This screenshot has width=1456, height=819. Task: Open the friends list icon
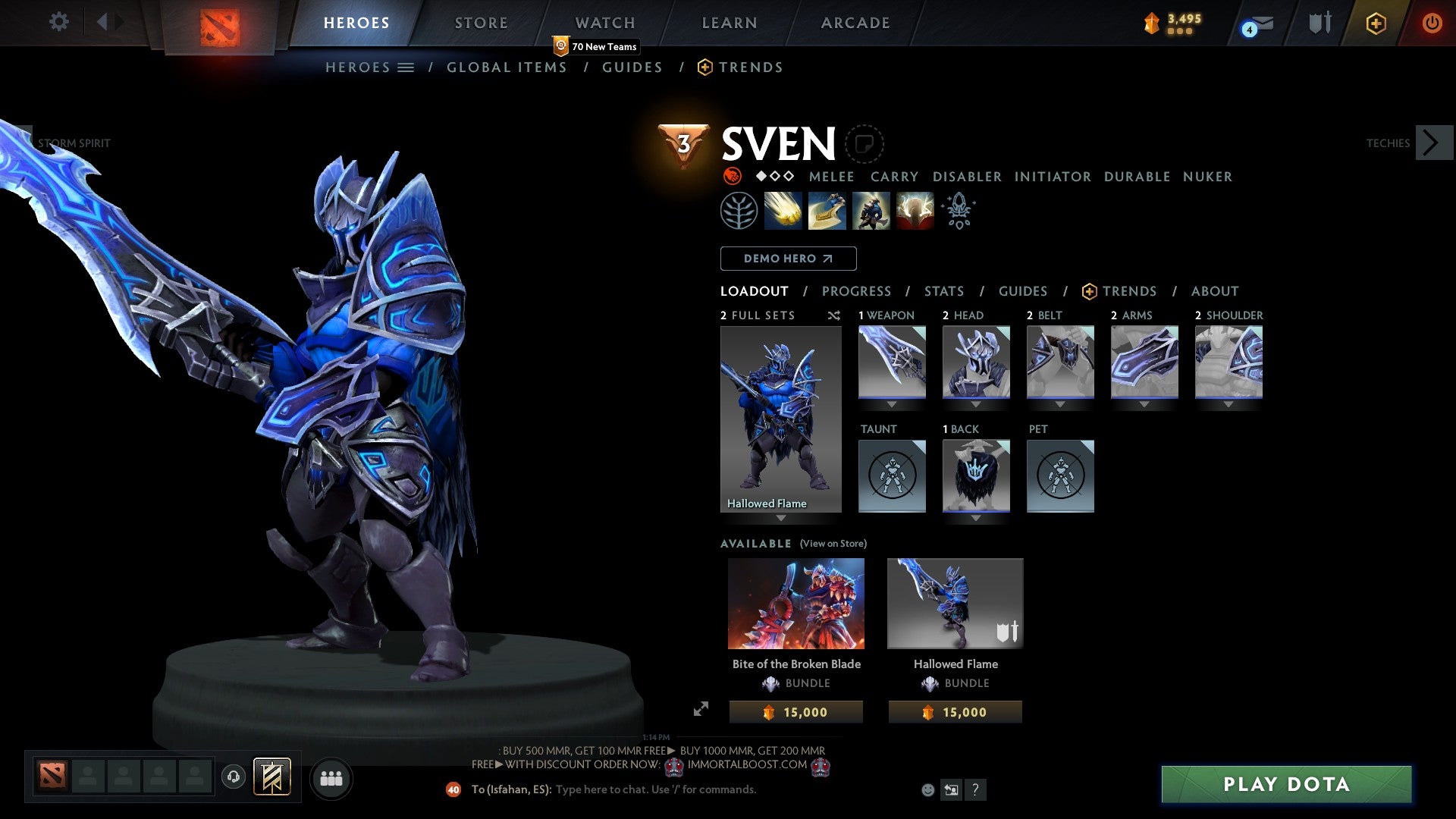[331, 778]
